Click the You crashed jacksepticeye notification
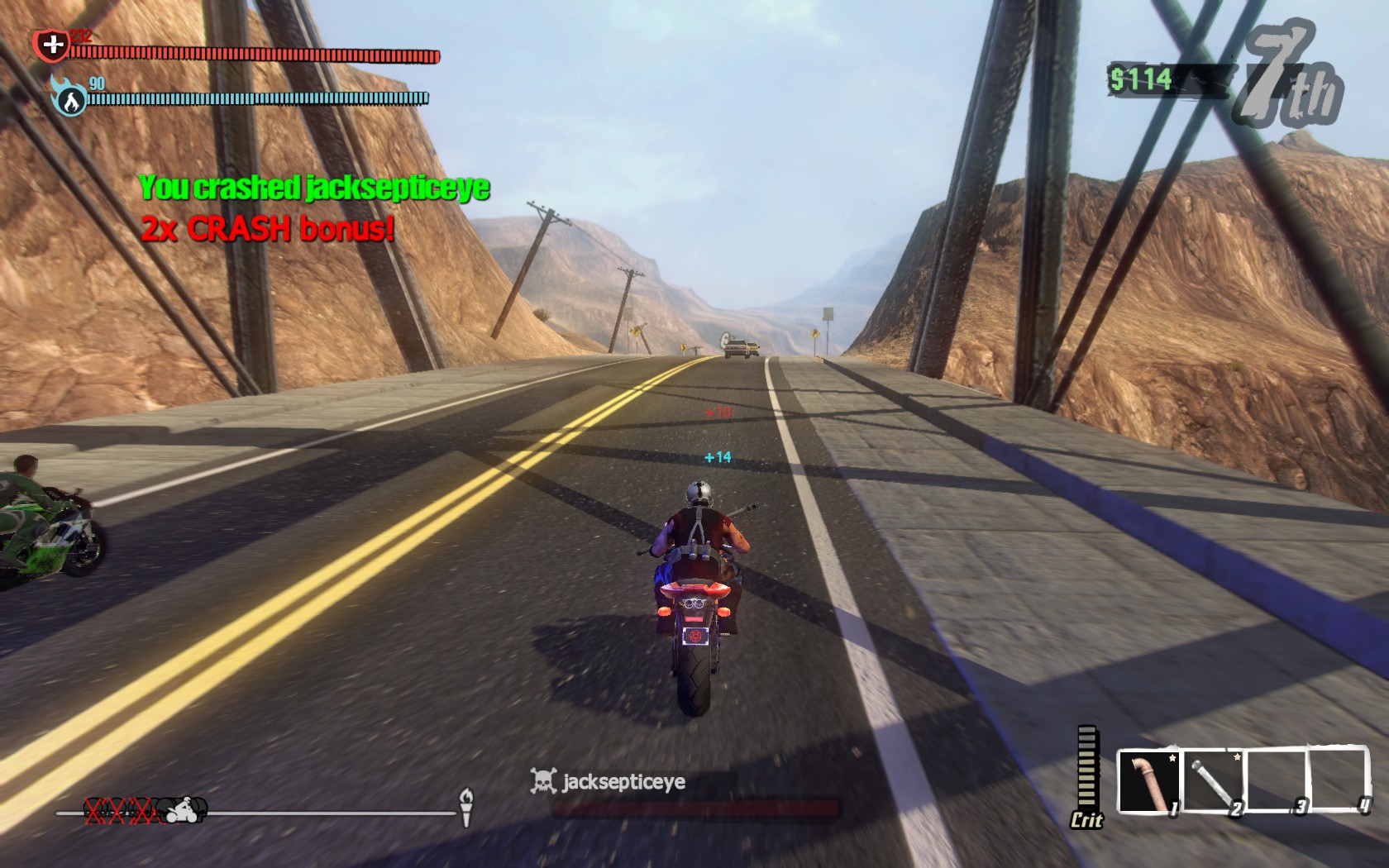The width and height of the screenshot is (1389, 868). (315, 189)
